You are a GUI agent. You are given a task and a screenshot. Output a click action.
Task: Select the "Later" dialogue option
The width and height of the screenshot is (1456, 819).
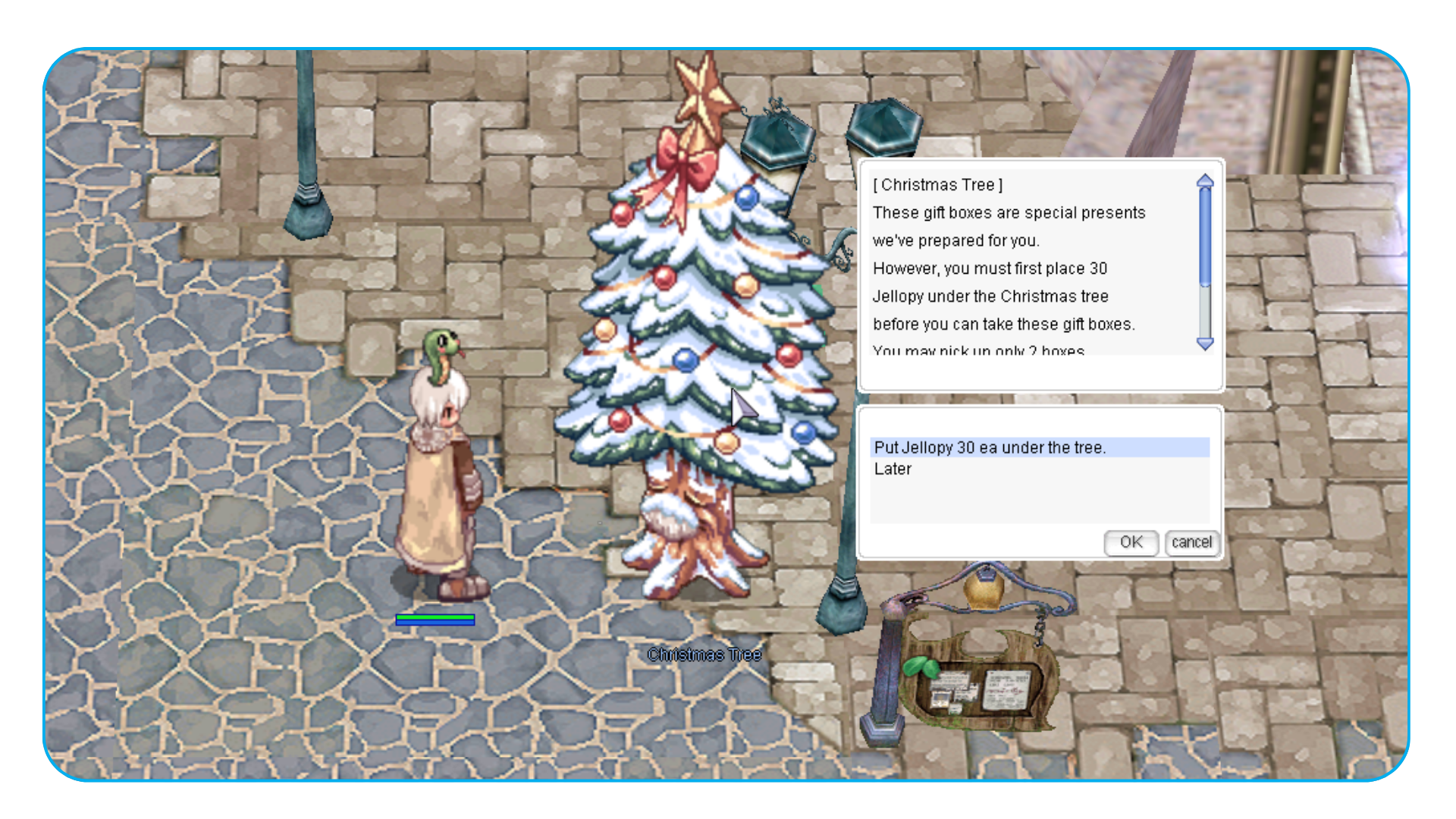click(893, 469)
